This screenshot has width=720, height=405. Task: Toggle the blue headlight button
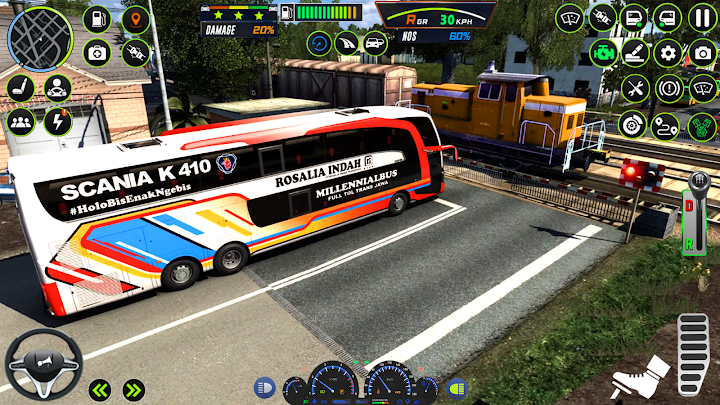pos(266,387)
